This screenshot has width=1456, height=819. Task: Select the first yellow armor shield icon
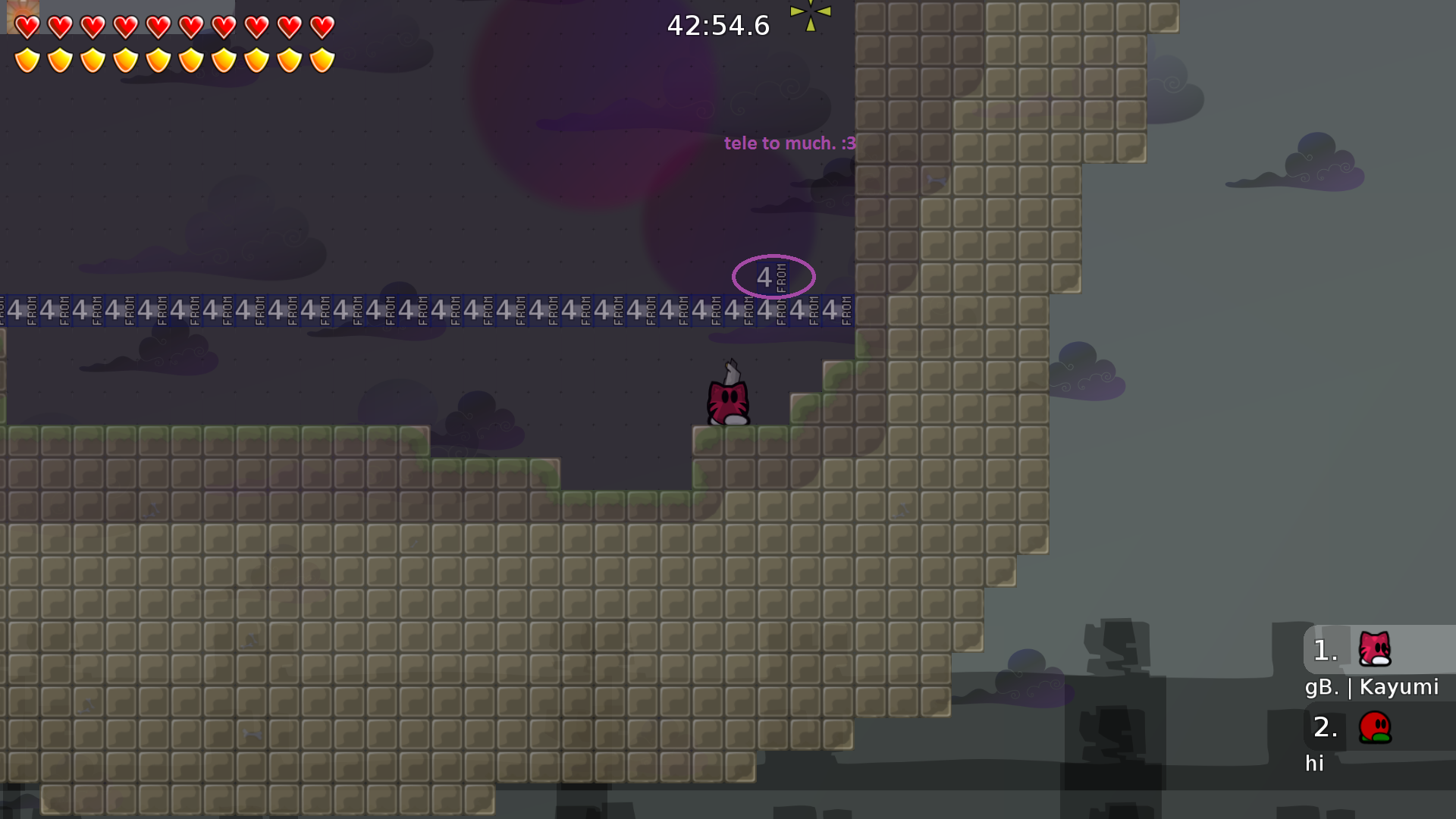pyautogui.click(x=27, y=59)
